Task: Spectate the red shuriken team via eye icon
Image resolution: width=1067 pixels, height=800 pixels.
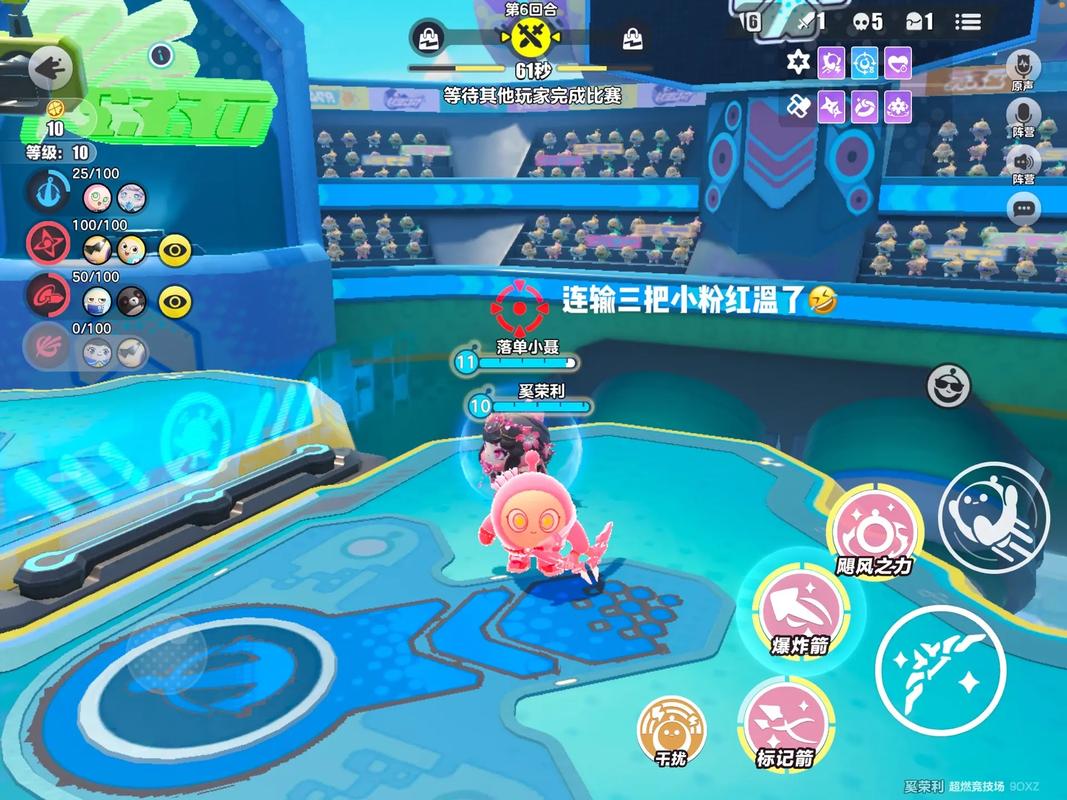Action: click(x=175, y=250)
